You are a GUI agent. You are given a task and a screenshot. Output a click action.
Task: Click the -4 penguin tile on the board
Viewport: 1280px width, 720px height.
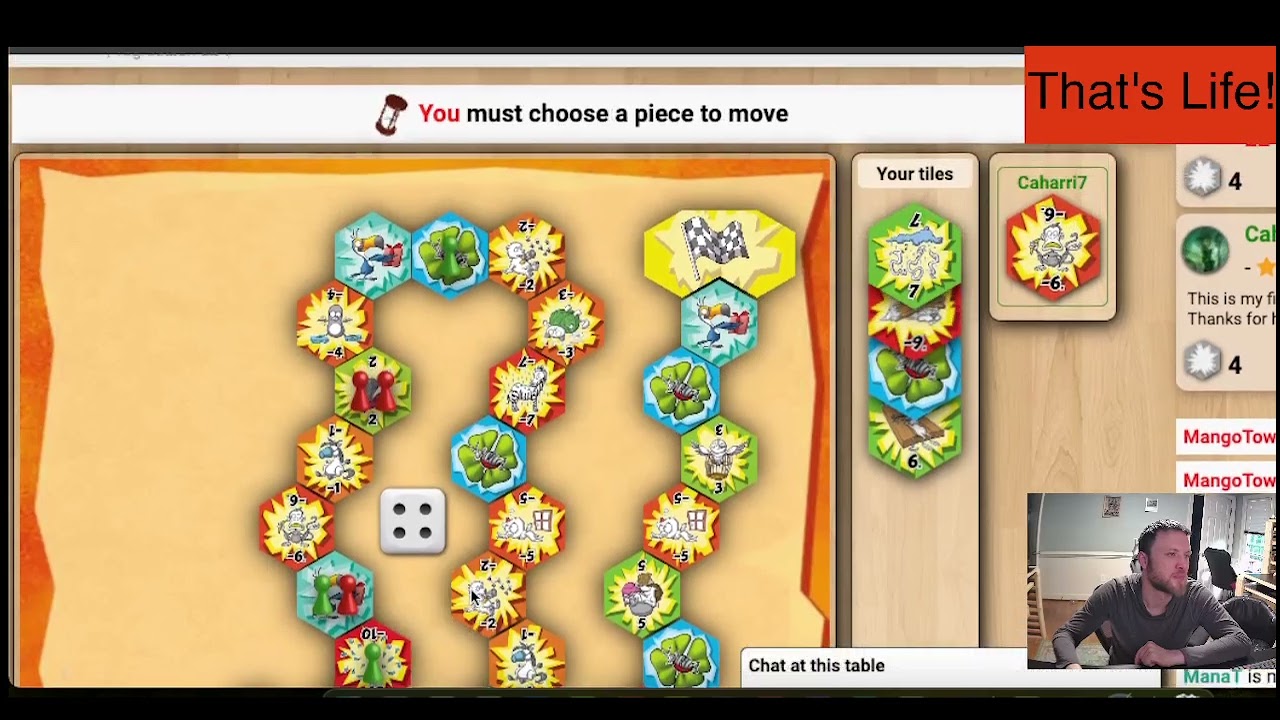pyautogui.click(x=334, y=322)
